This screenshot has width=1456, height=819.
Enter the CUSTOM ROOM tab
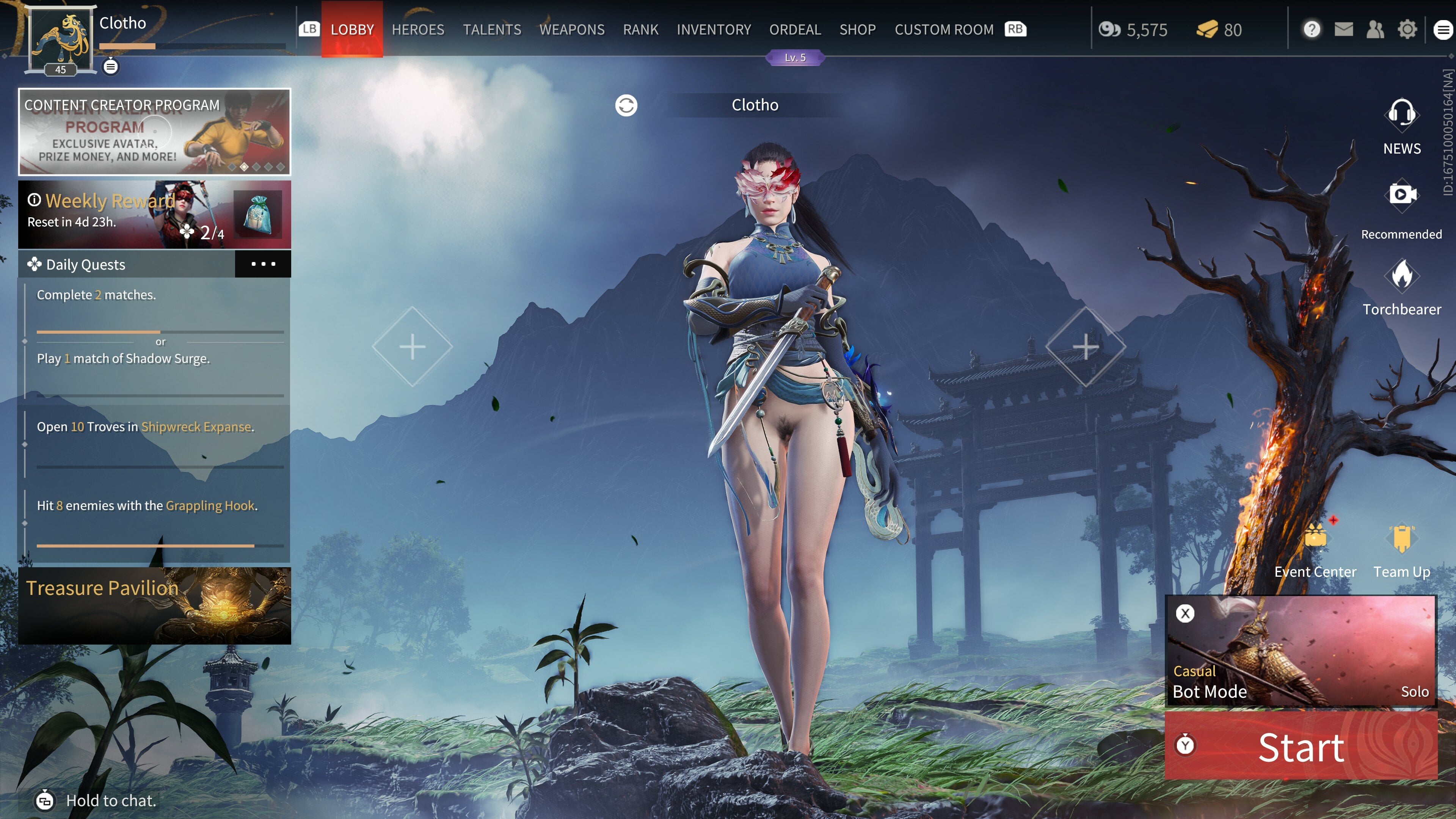943,30
